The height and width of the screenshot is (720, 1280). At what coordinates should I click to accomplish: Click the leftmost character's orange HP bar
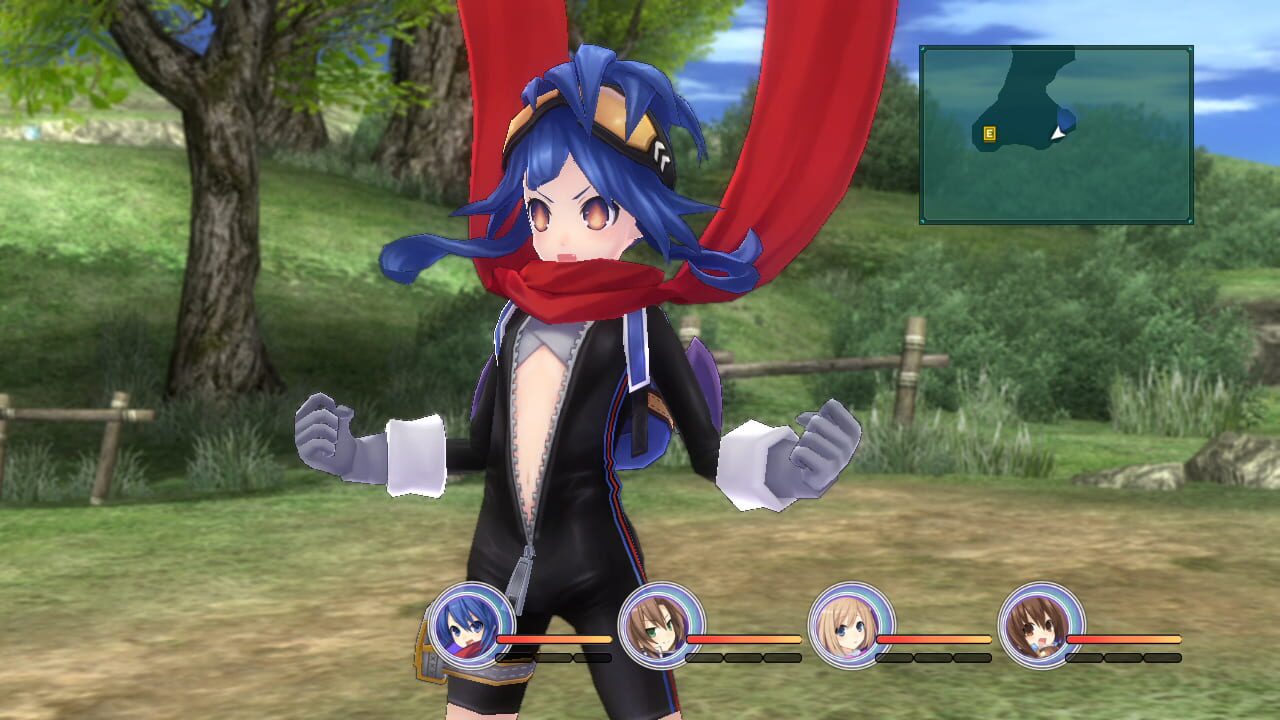click(x=554, y=637)
